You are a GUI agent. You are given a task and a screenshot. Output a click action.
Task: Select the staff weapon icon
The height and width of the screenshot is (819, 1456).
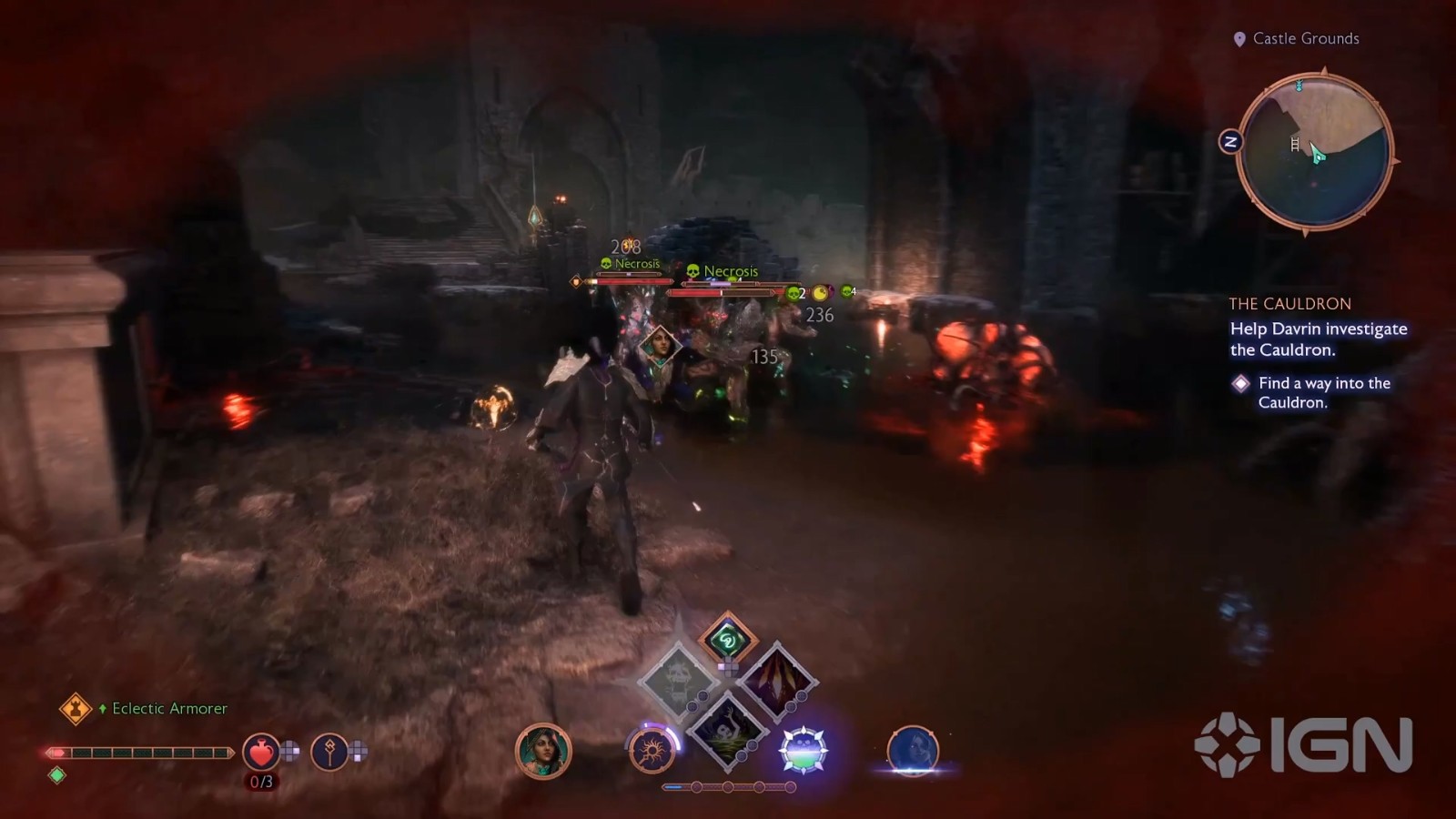coord(329,752)
